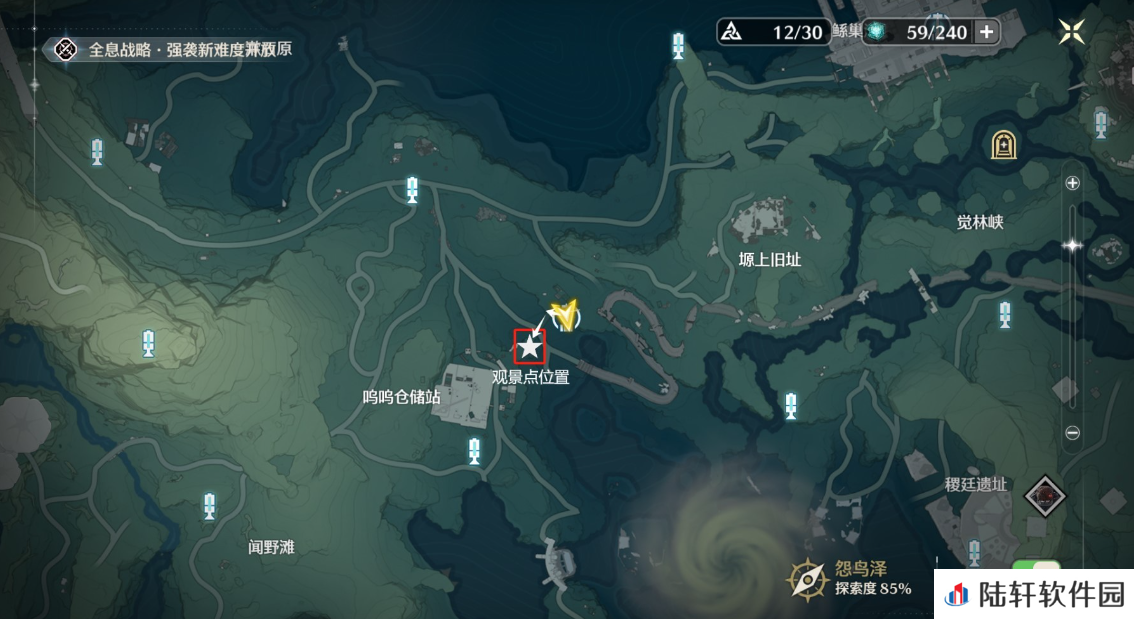
Task: Zoom in with the map's plus button
Action: (1073, 183)
